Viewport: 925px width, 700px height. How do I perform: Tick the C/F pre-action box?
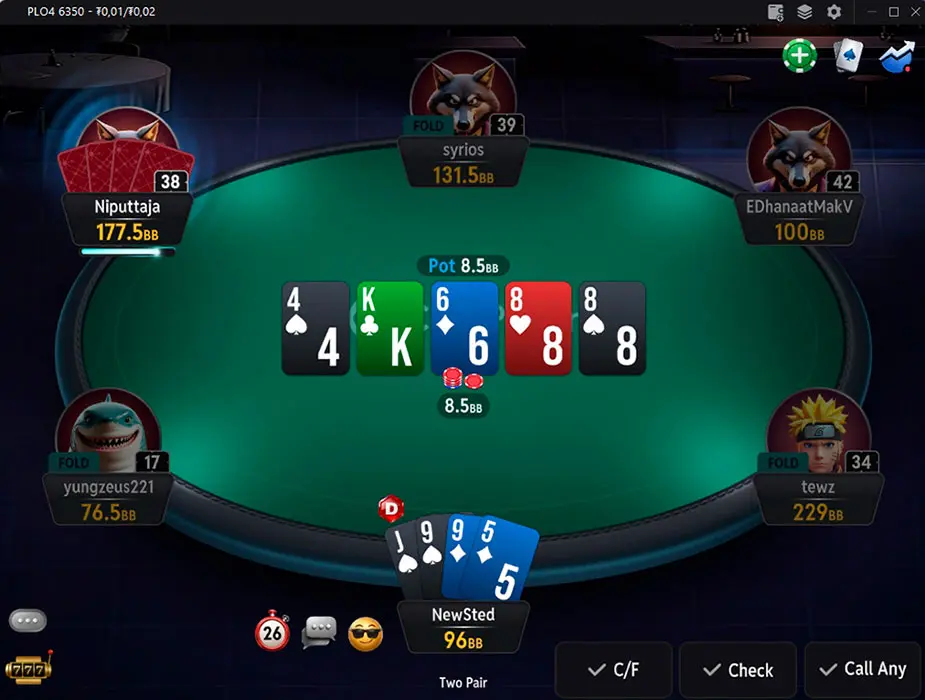click(613, 670)
